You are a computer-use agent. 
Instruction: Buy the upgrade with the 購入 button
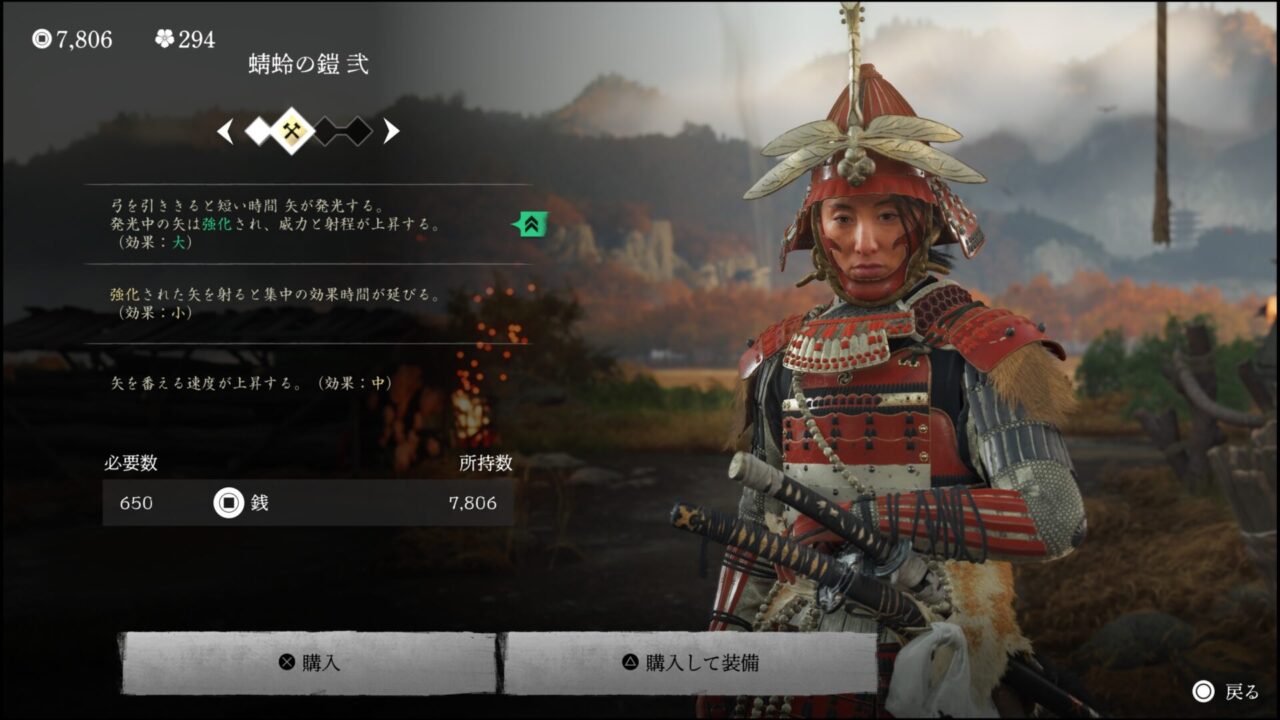click(x=308, y=663)
